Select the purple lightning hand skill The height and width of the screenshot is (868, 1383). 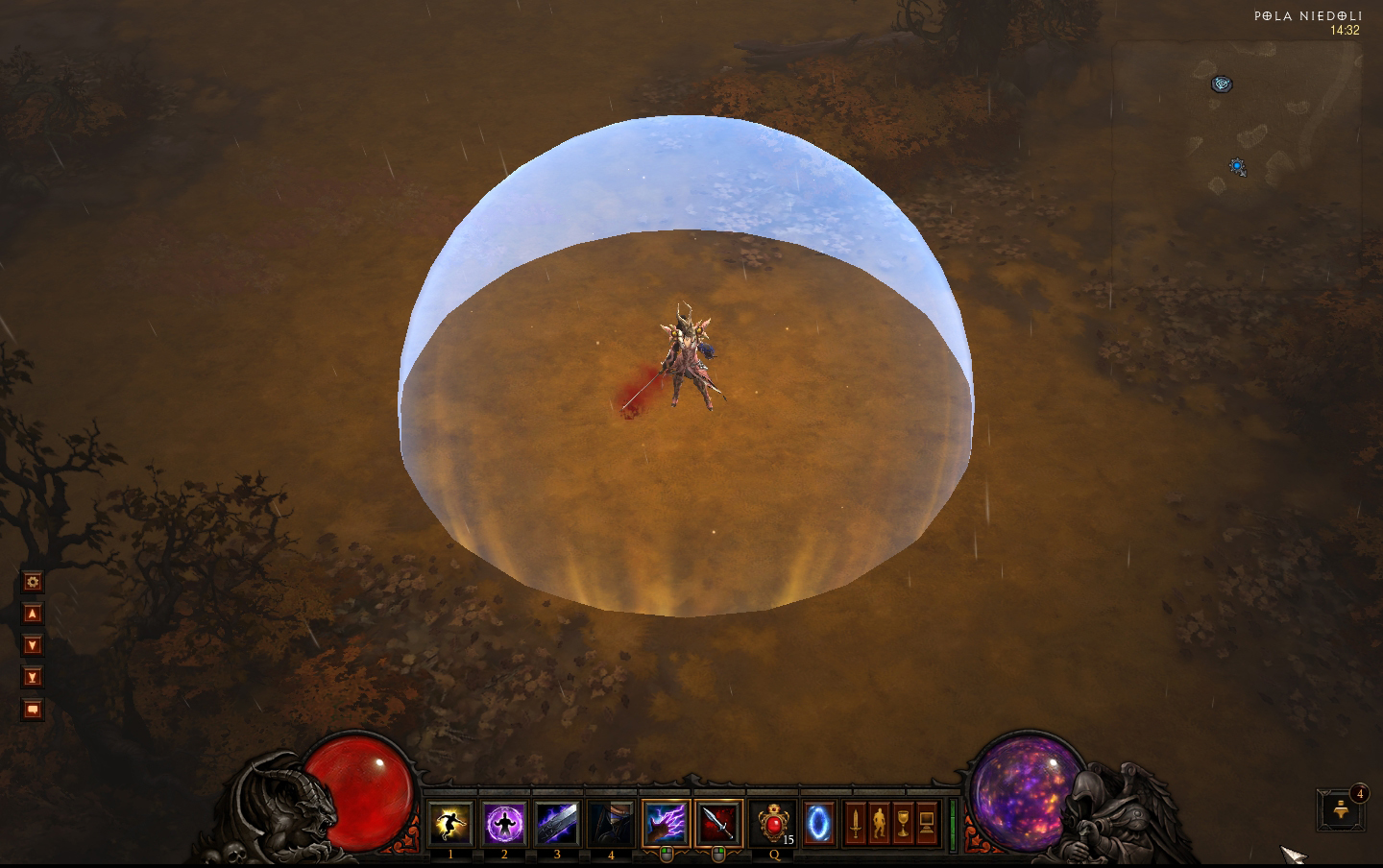666,823
